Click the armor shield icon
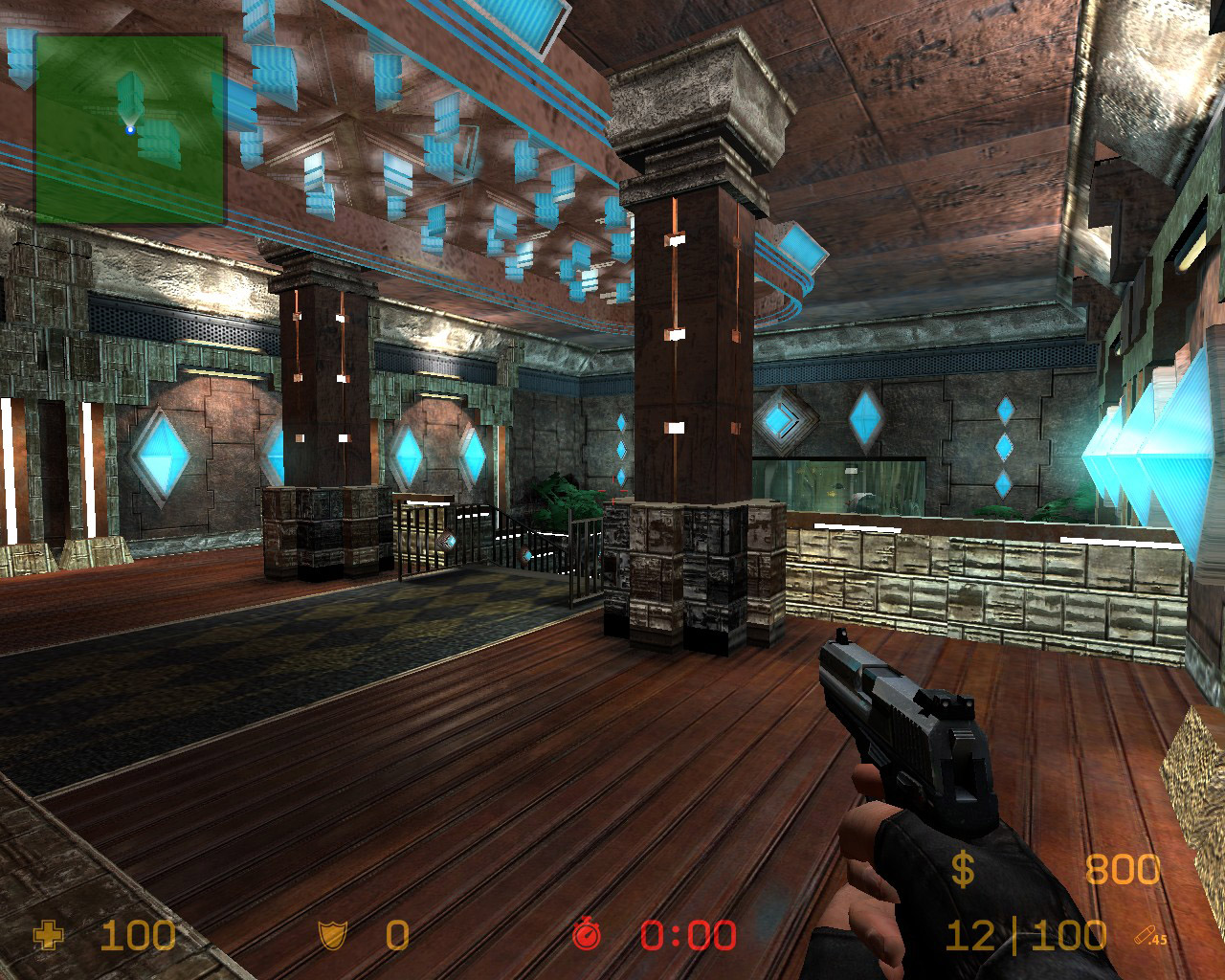1225x980 pixels. [332, 935]
